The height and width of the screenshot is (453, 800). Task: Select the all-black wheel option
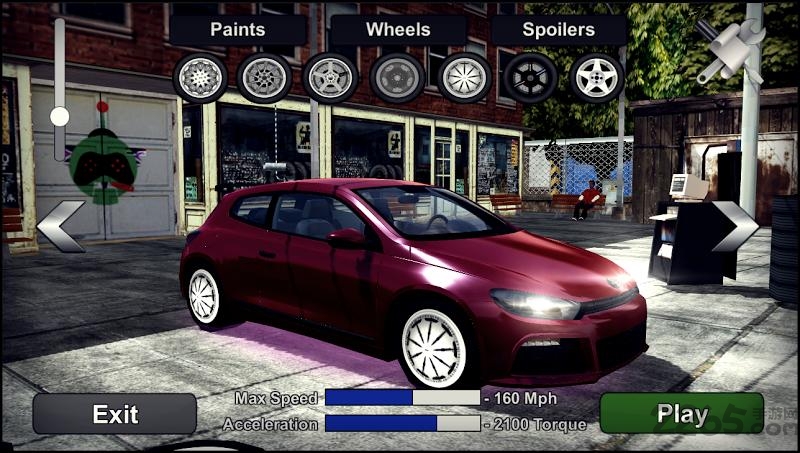(530, 77)
